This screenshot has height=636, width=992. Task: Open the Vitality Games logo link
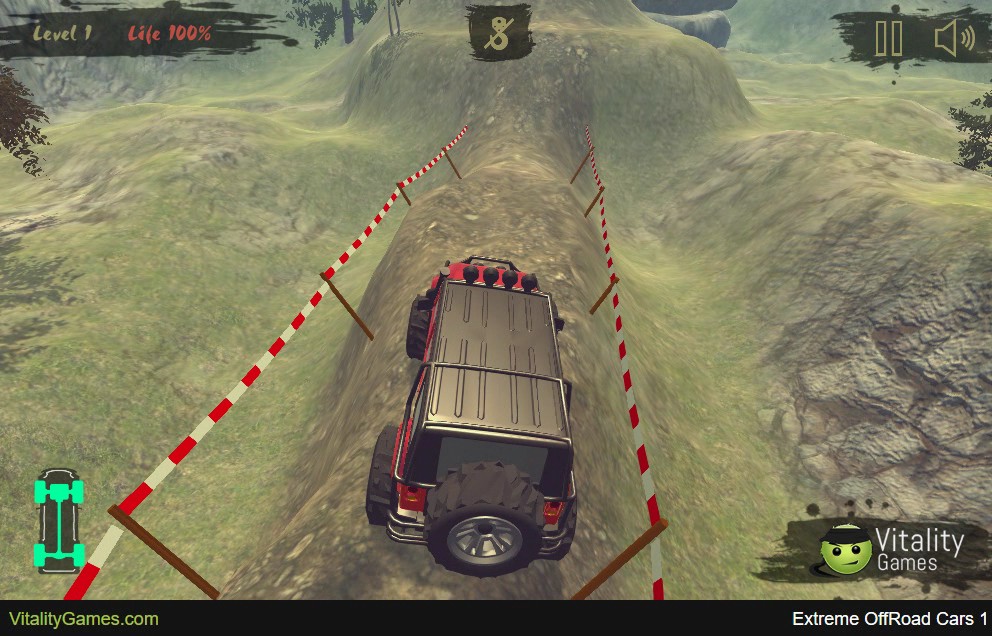click(890, 550)
